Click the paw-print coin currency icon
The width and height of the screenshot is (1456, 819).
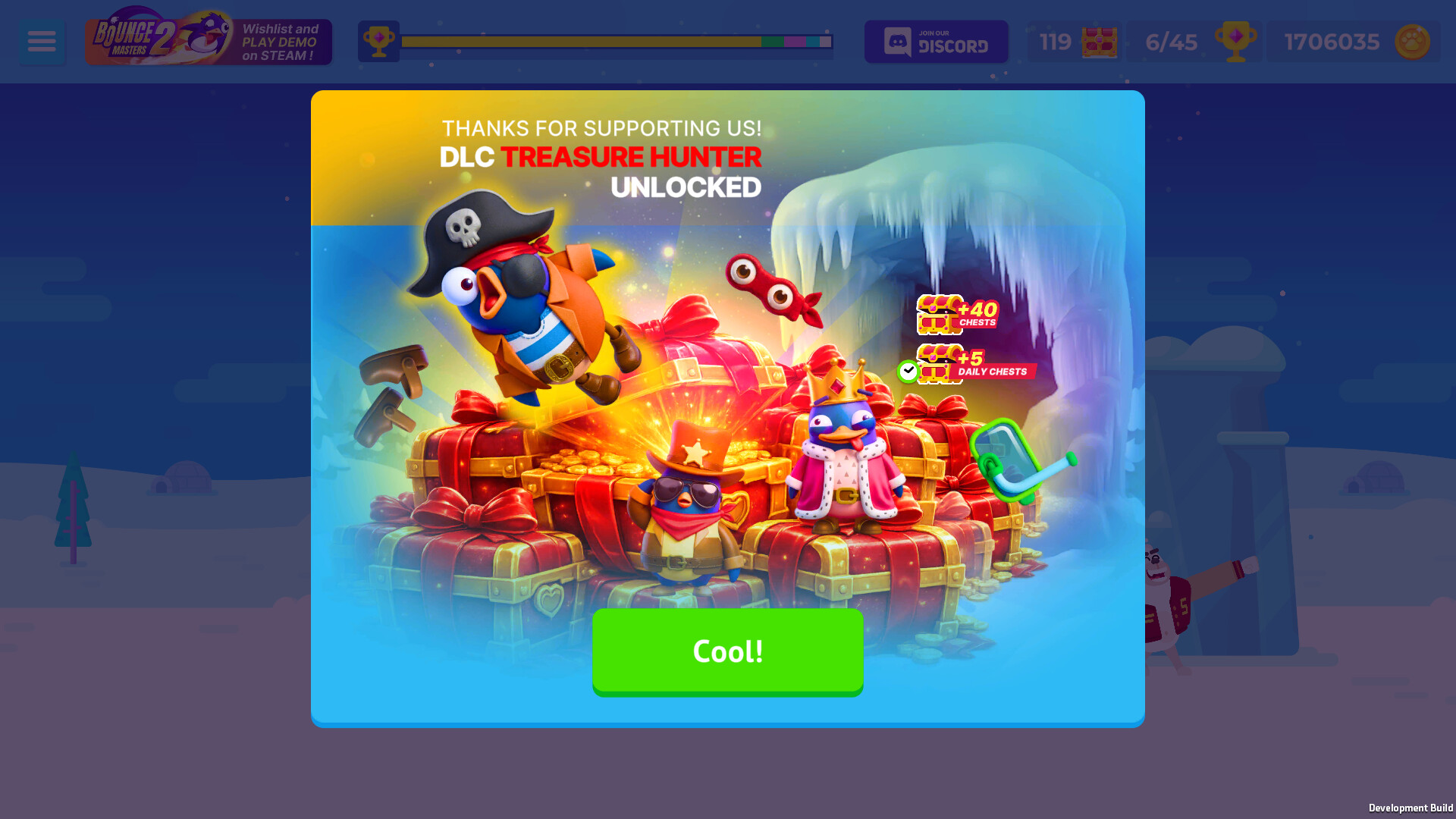(x=1412, y=42)
